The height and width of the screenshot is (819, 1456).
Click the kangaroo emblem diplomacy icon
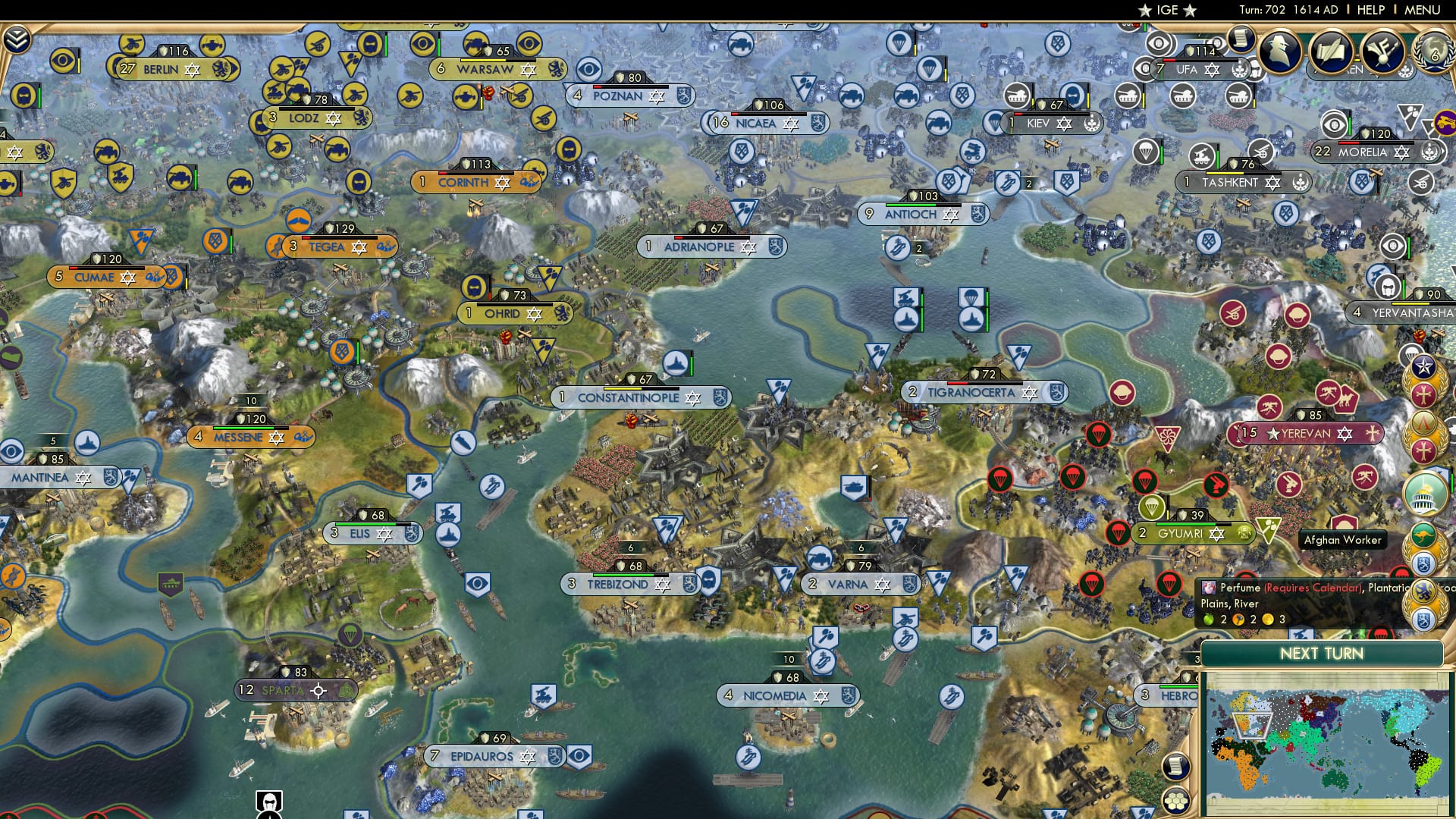[x=1423, y=535]
